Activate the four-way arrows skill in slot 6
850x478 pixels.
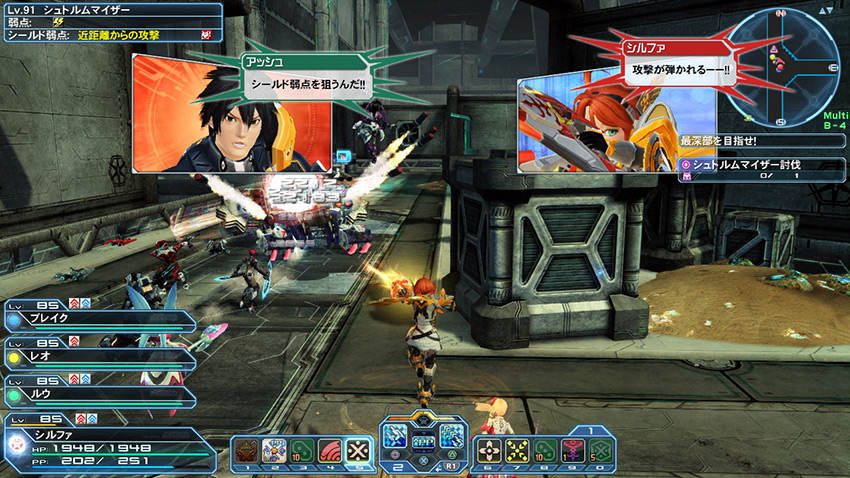pyautogui.click(x=489, y=451)
